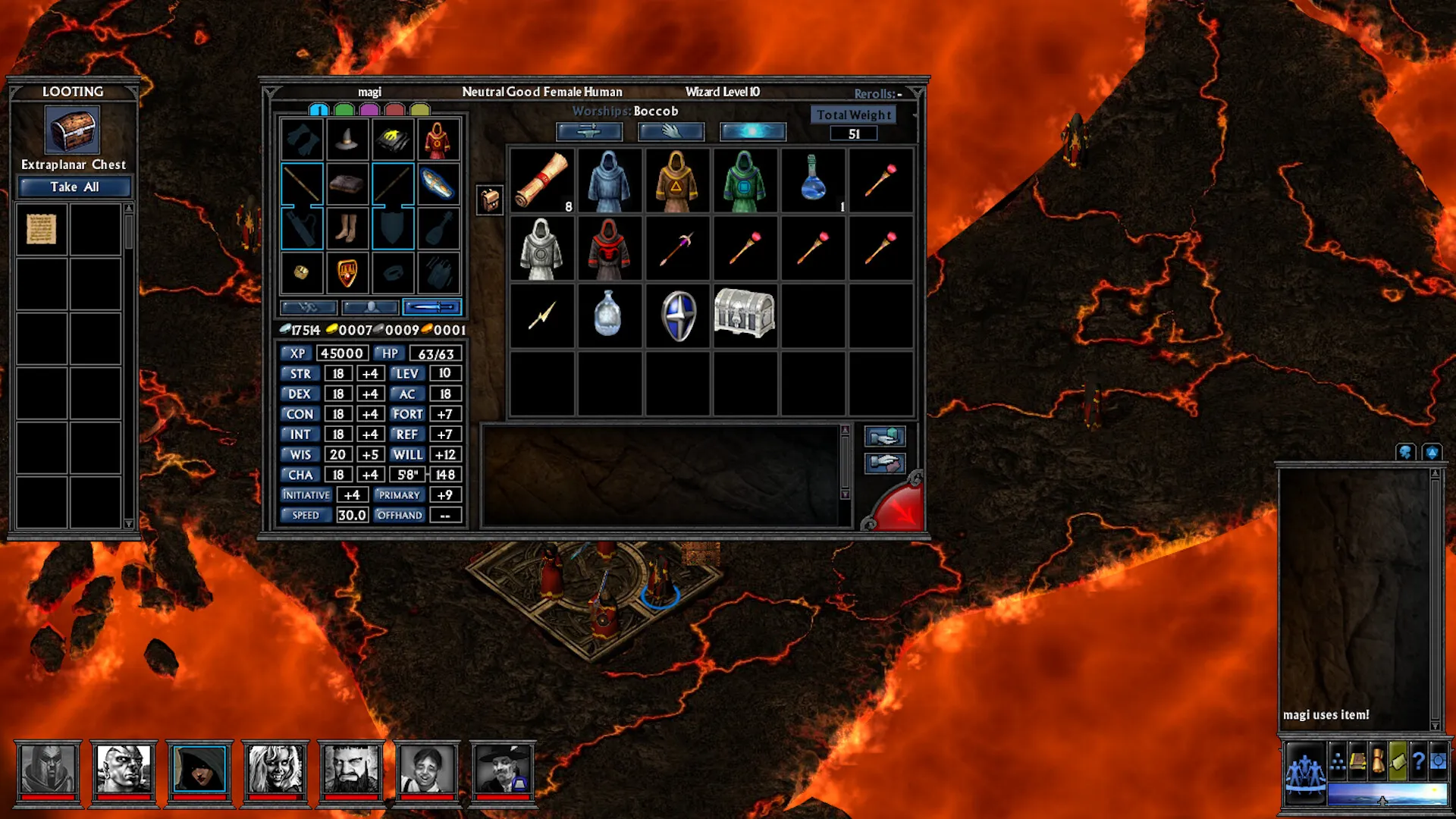
Task: Click the drop-item hand icon beside item description
Action: (885, 464)
